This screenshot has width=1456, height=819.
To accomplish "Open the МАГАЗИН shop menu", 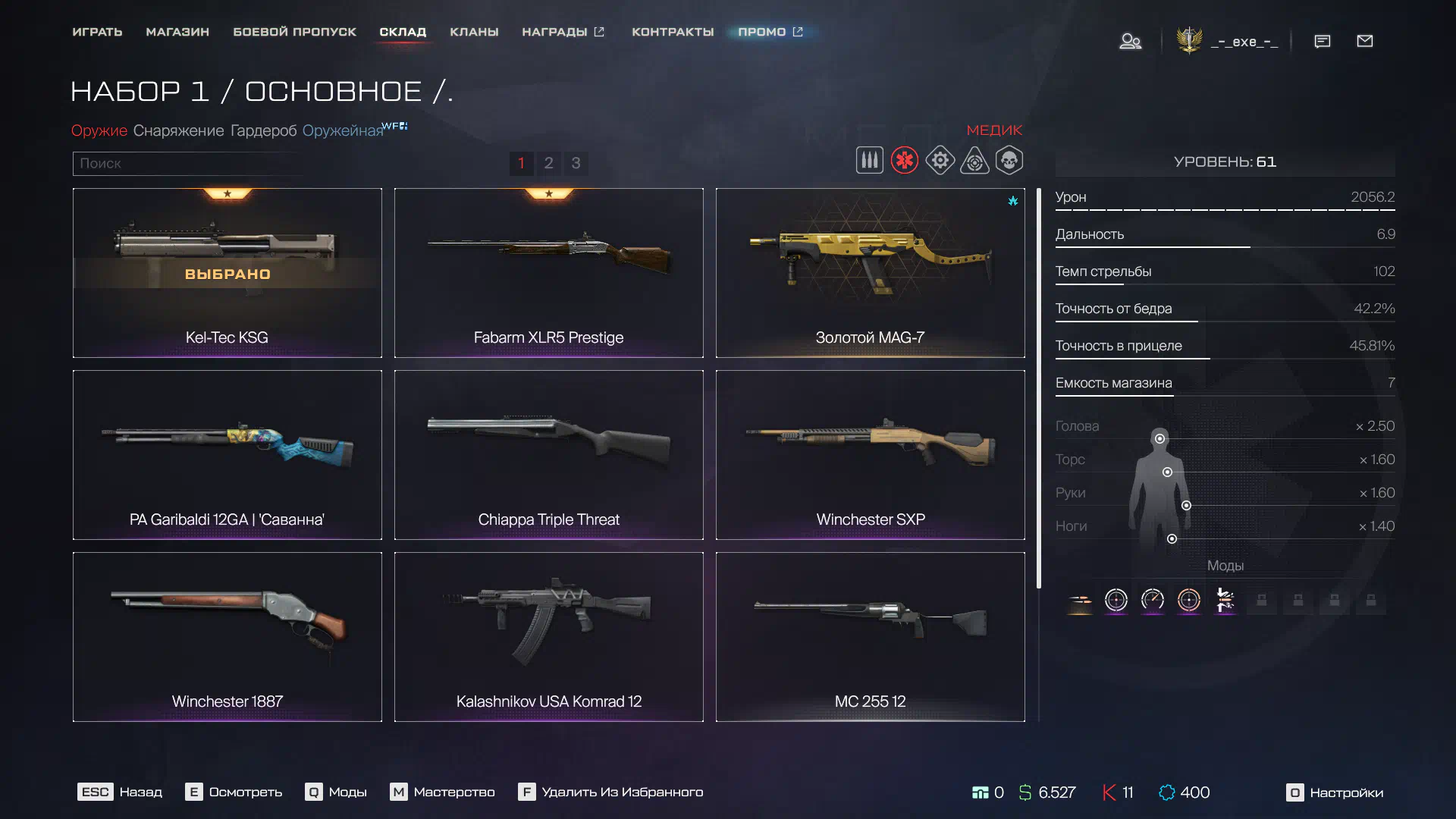I will point(177,32).
